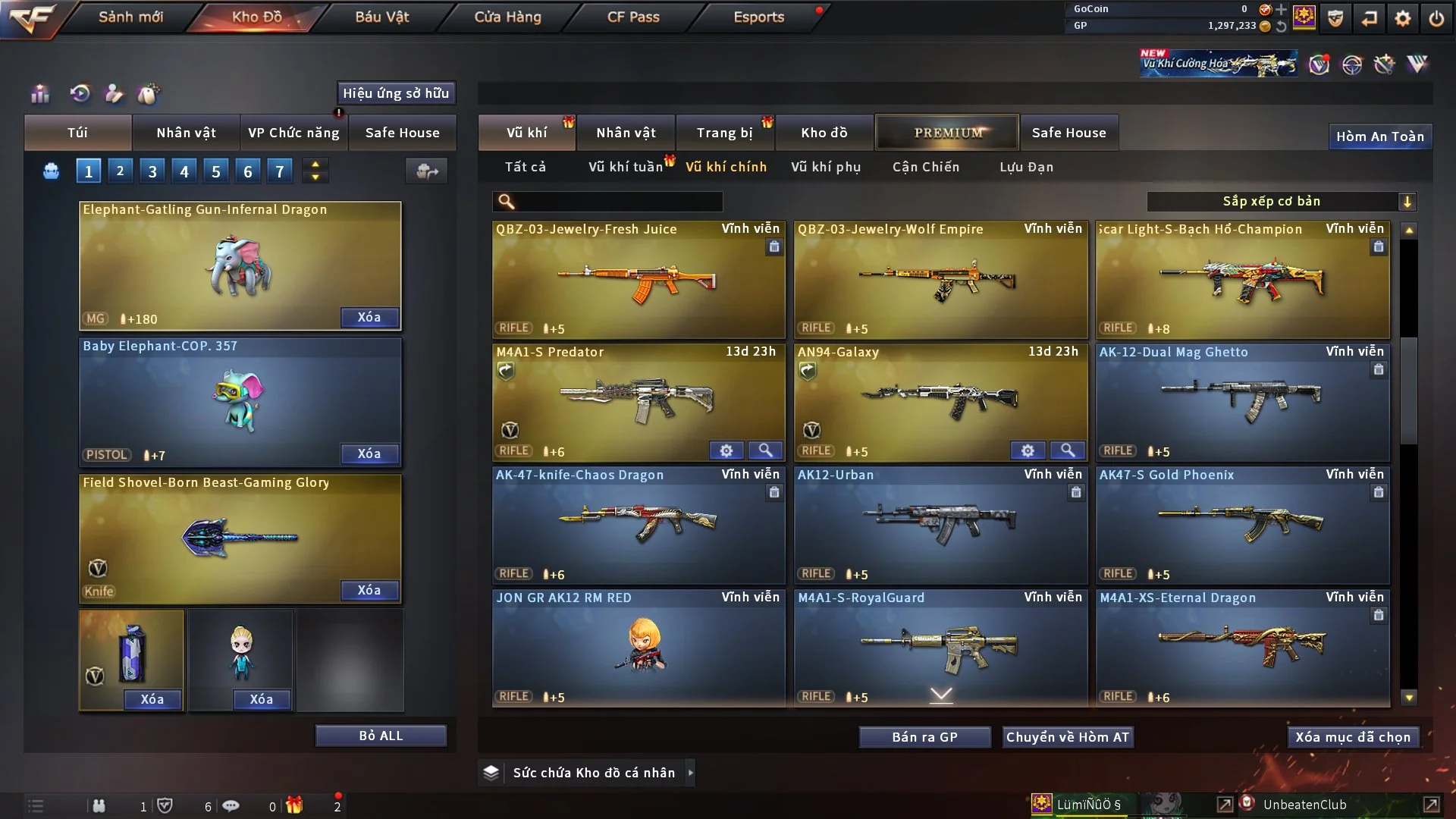Open the CF Pass menu
Viewport: 1456px width, 819px height.
click(x=633, y=17)
